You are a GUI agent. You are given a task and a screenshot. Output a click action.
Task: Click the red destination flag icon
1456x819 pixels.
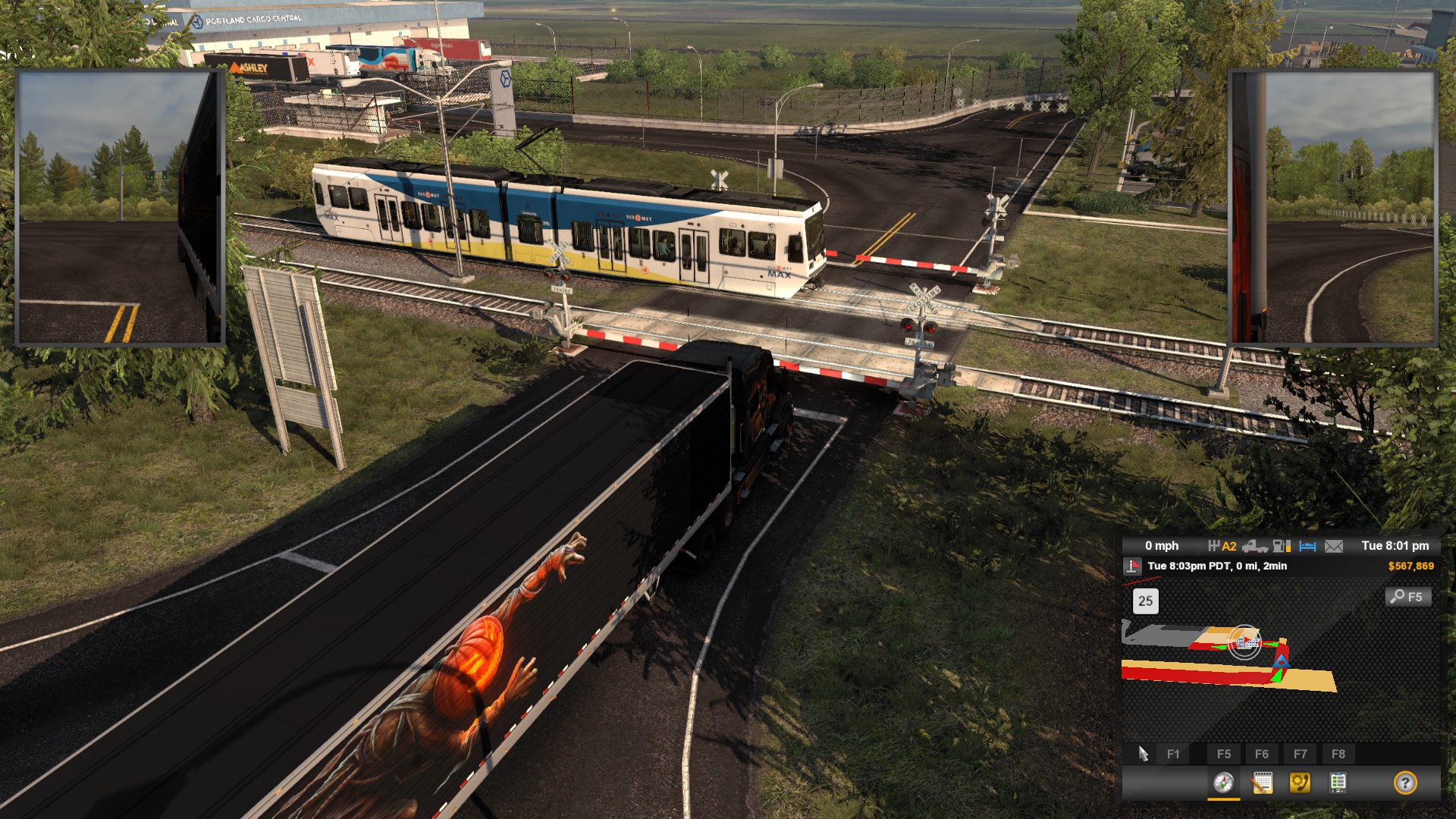(x=1132, y=566)
